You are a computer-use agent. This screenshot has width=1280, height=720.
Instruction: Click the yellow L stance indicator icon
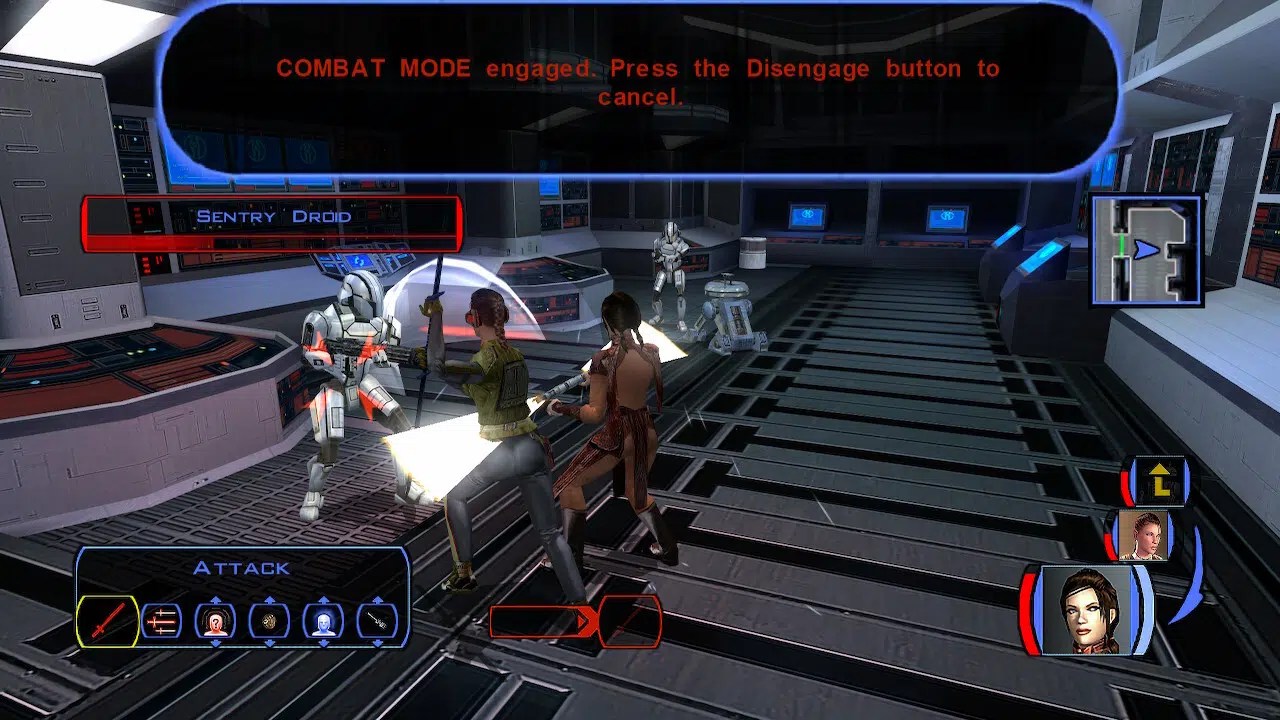tap(1160, 483)
